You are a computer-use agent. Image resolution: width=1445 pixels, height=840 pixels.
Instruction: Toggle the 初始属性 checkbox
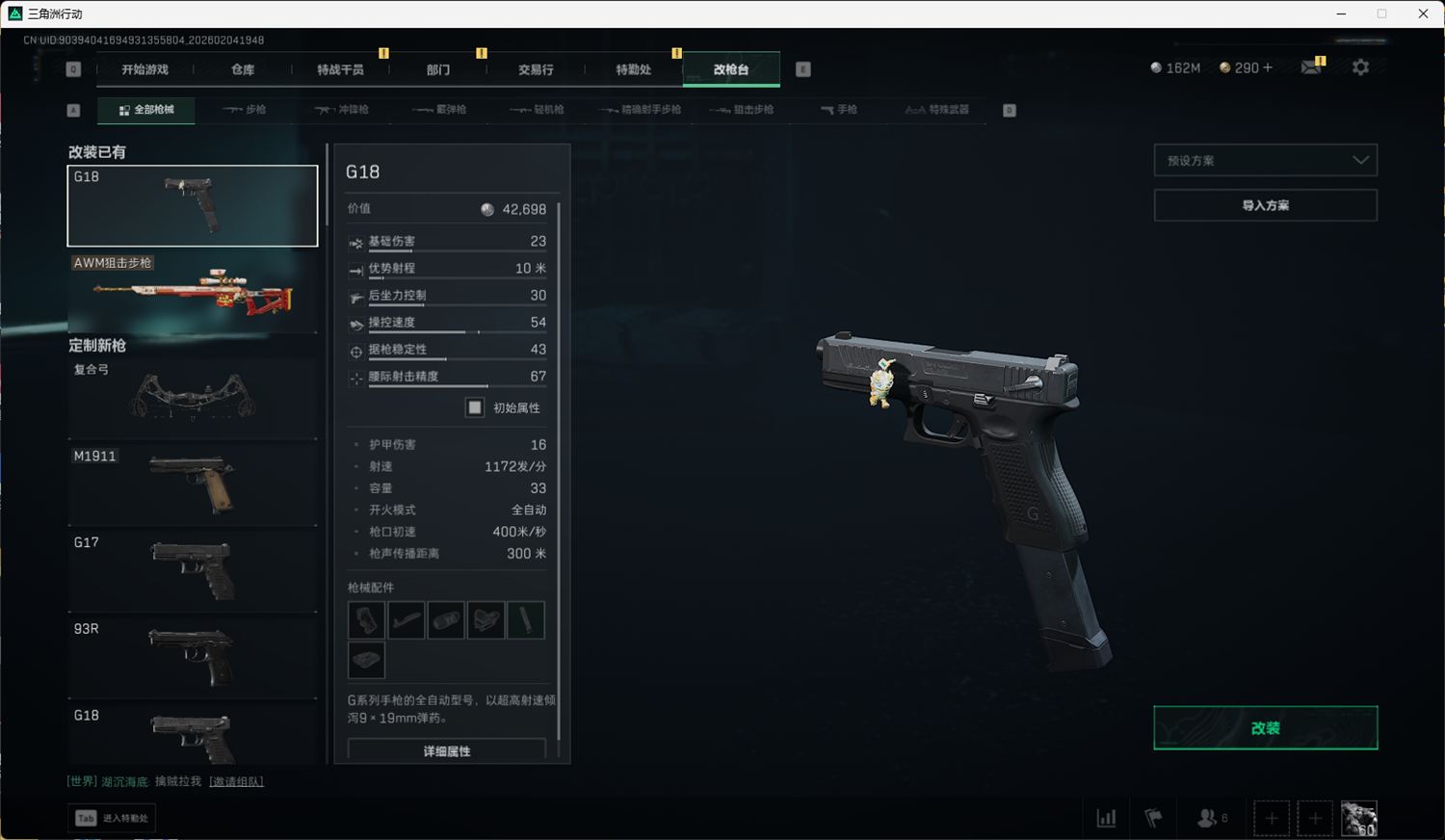pyautogui.click(x=475, y=407)
